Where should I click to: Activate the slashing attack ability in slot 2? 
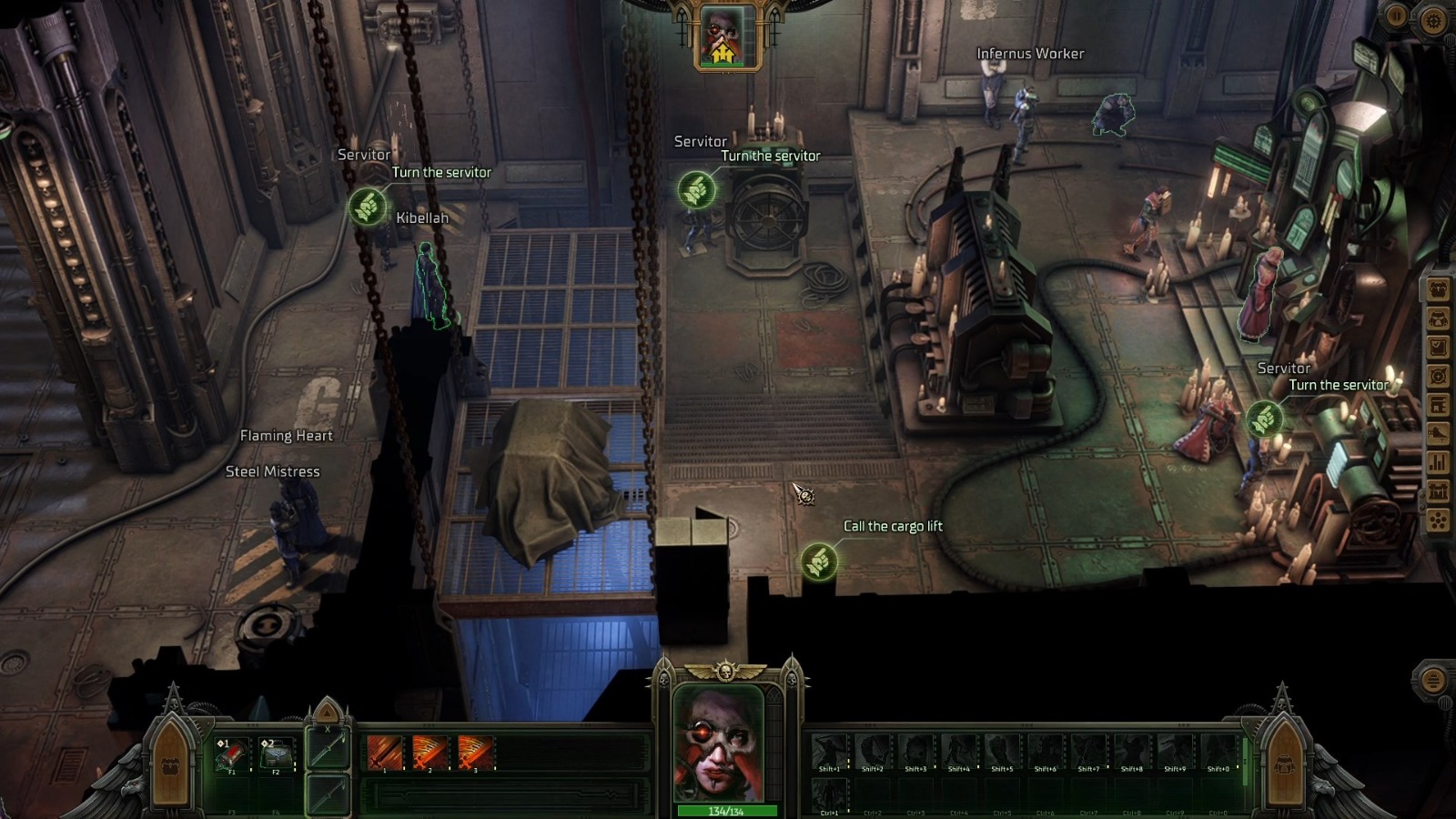click(x=429, y=752)
